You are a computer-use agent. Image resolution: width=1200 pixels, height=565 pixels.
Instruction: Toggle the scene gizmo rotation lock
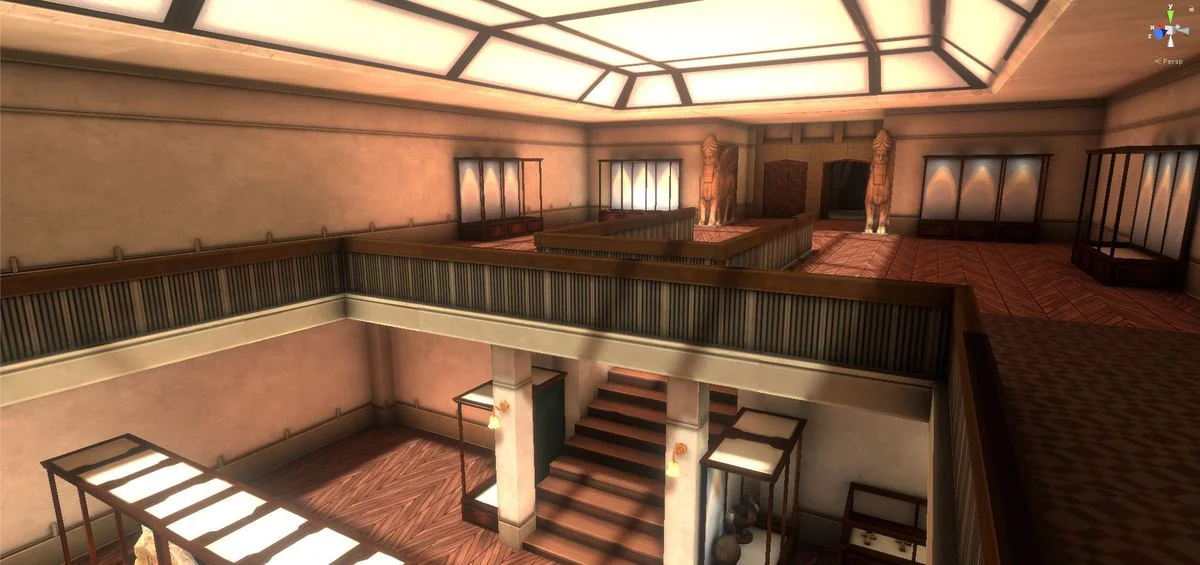(1189, 9)
